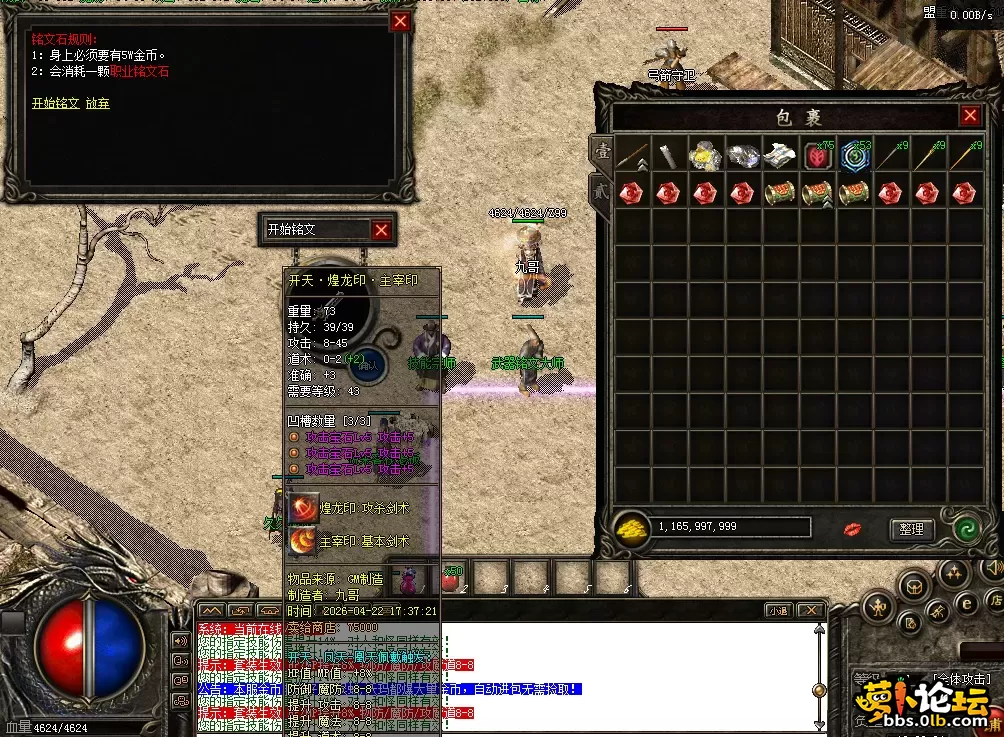Choose the 放弃 option to give up
This screenshot has height=737, width=1004.
98,103
